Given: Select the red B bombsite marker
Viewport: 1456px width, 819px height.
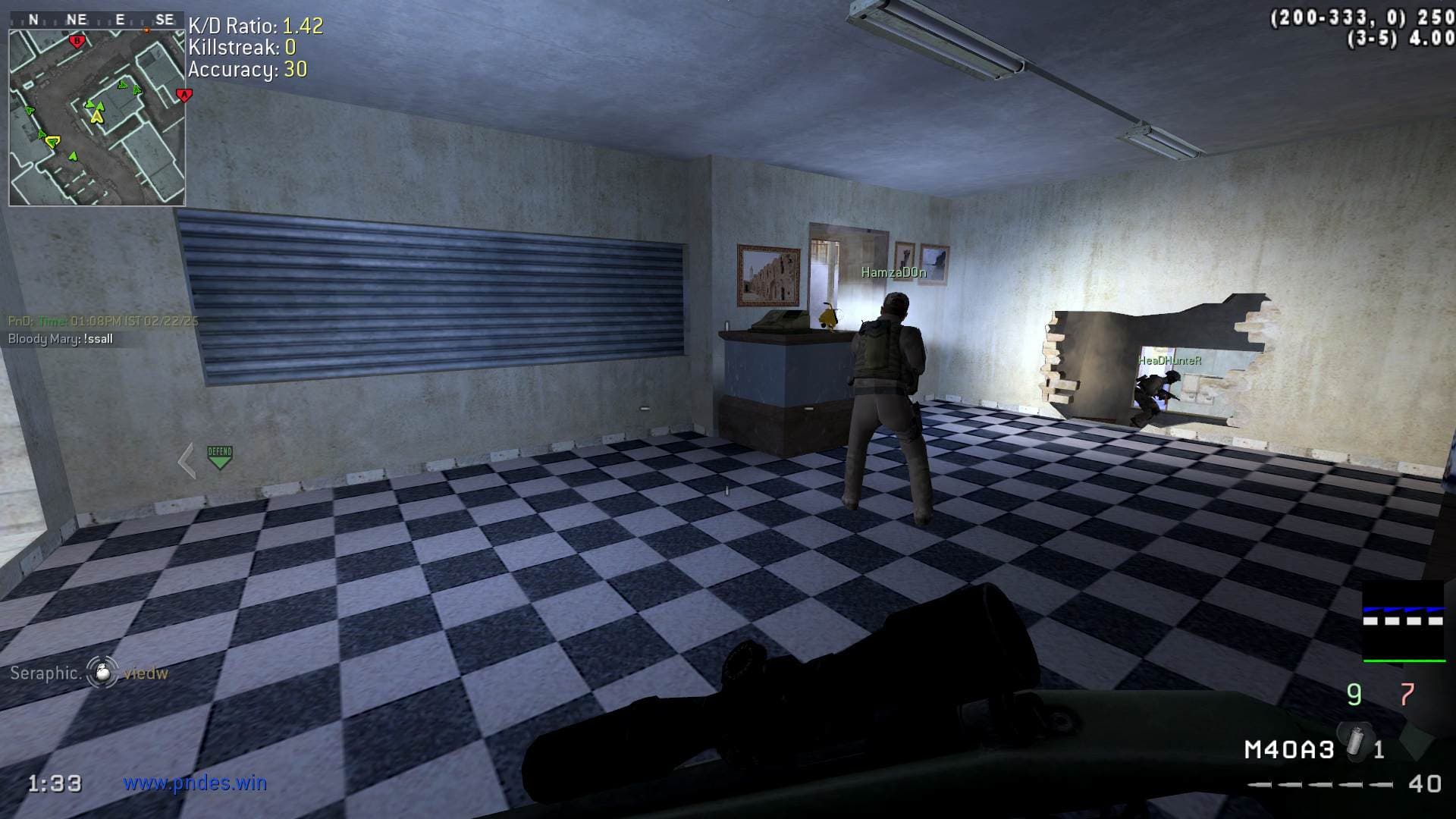Looking at the screenshot, I should [x=76, y=41].
